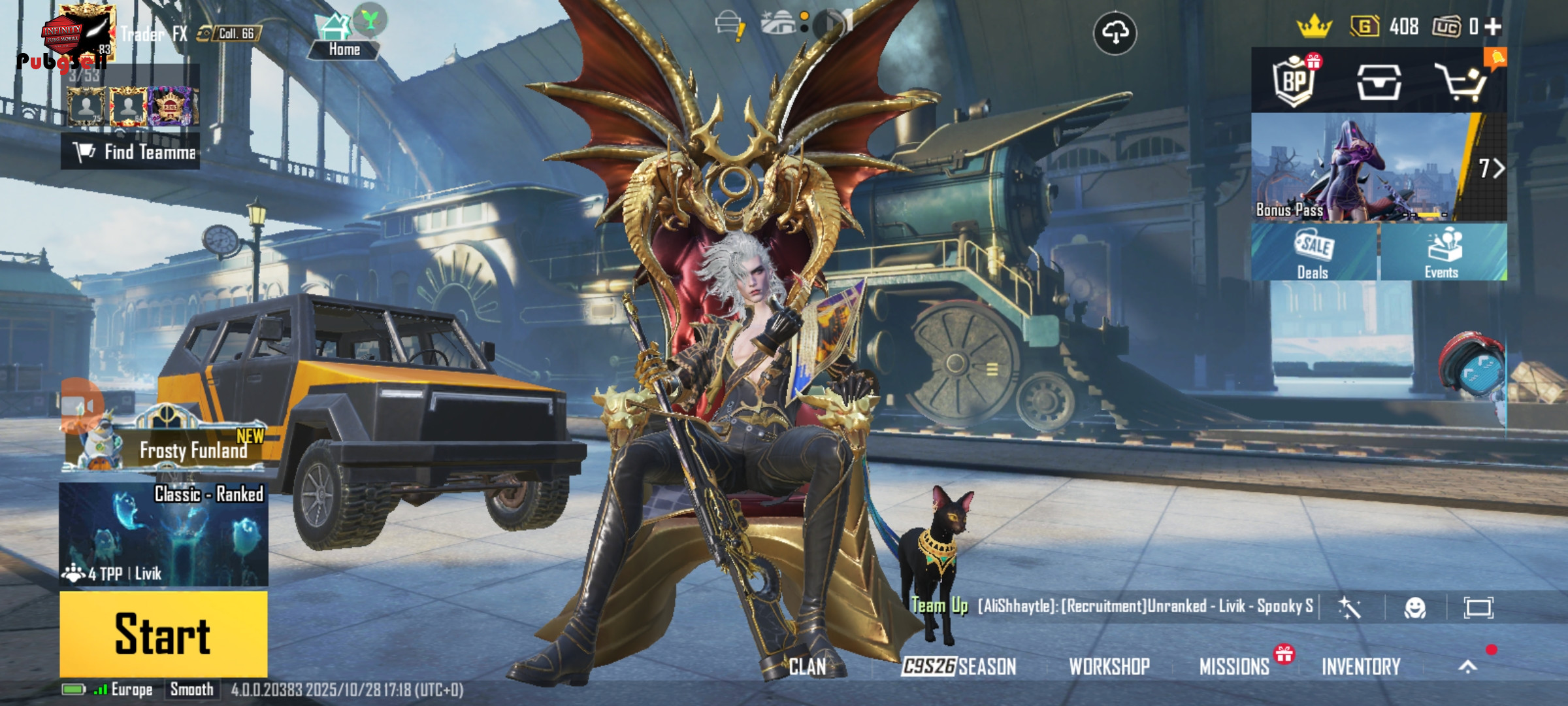Screen dimensions: 1568x706
Task: Click the cloud download icon
Action: (1115, 33)
